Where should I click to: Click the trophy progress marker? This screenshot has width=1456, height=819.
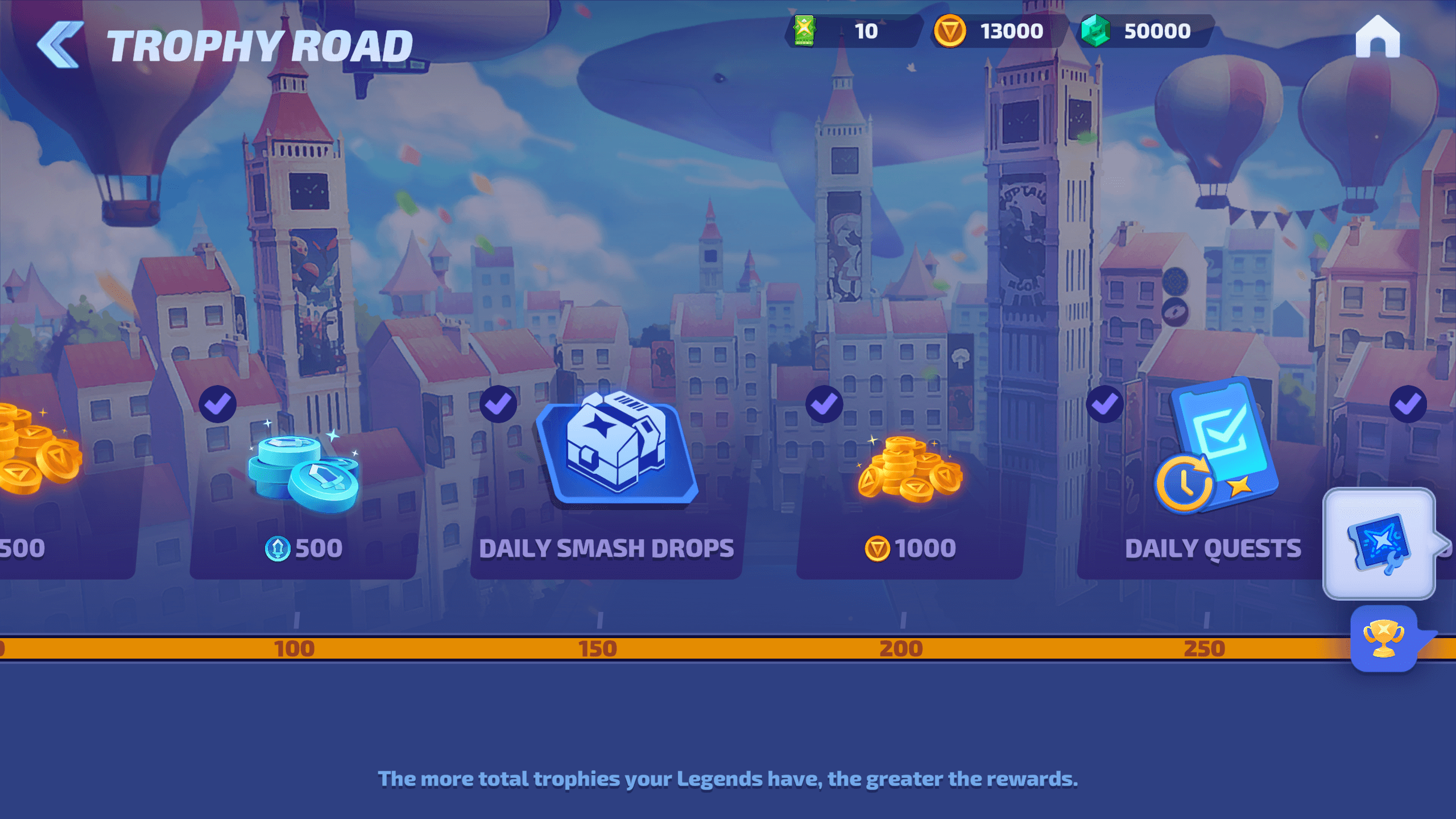tap(1383, 638)
